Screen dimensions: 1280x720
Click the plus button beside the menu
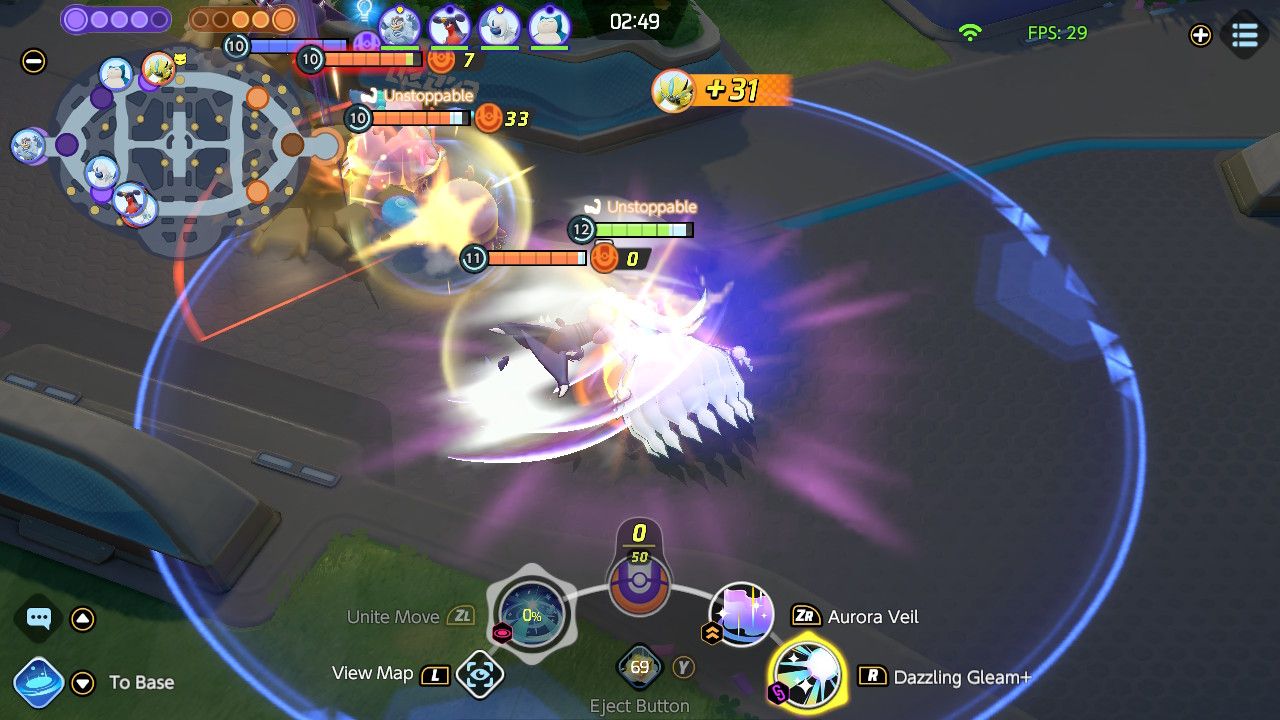point(1200,35)
